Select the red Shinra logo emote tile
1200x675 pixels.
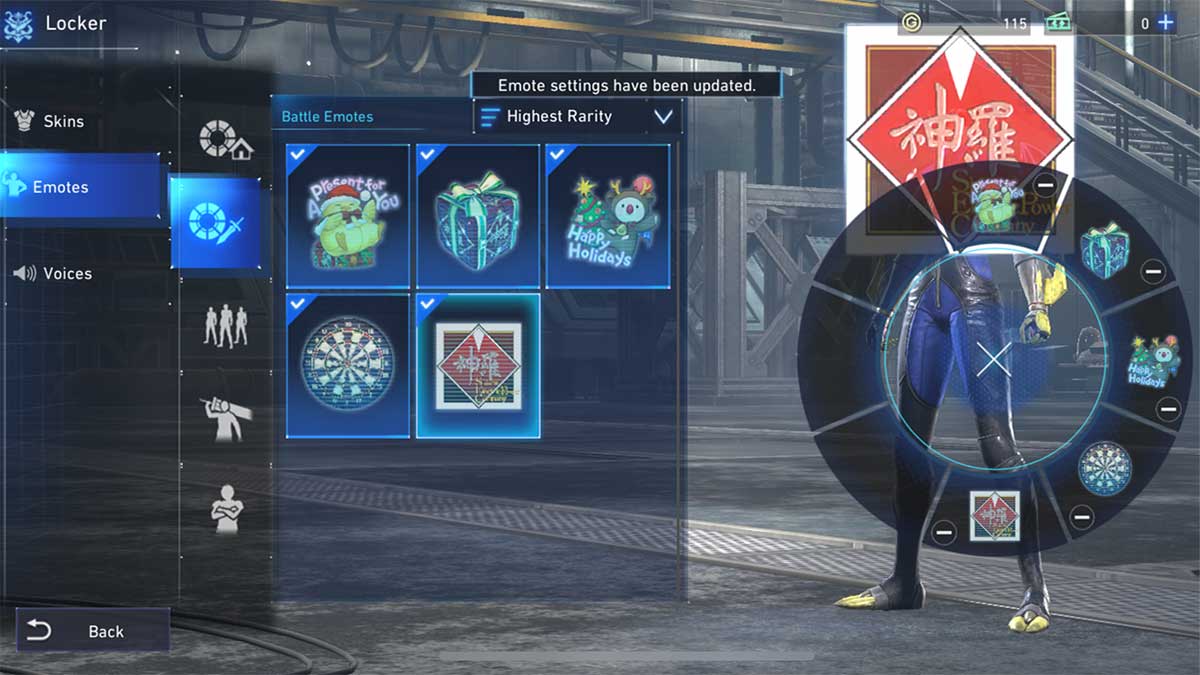click(x=478, y=365)
